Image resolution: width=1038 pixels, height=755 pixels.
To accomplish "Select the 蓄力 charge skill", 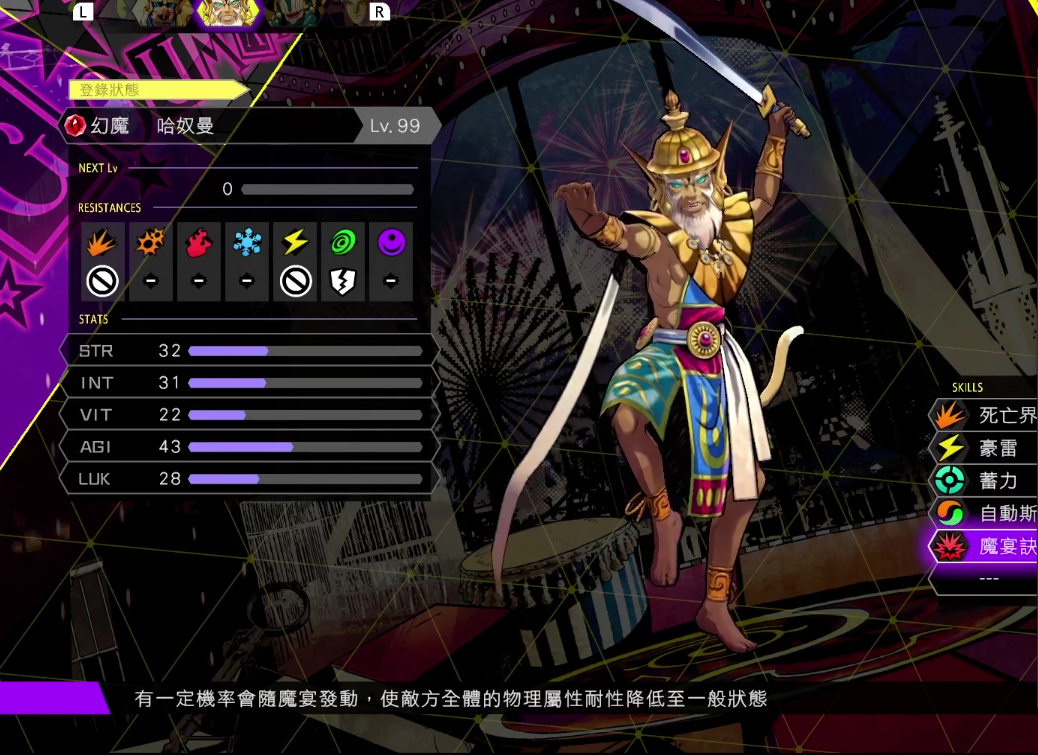I will 985,481.
